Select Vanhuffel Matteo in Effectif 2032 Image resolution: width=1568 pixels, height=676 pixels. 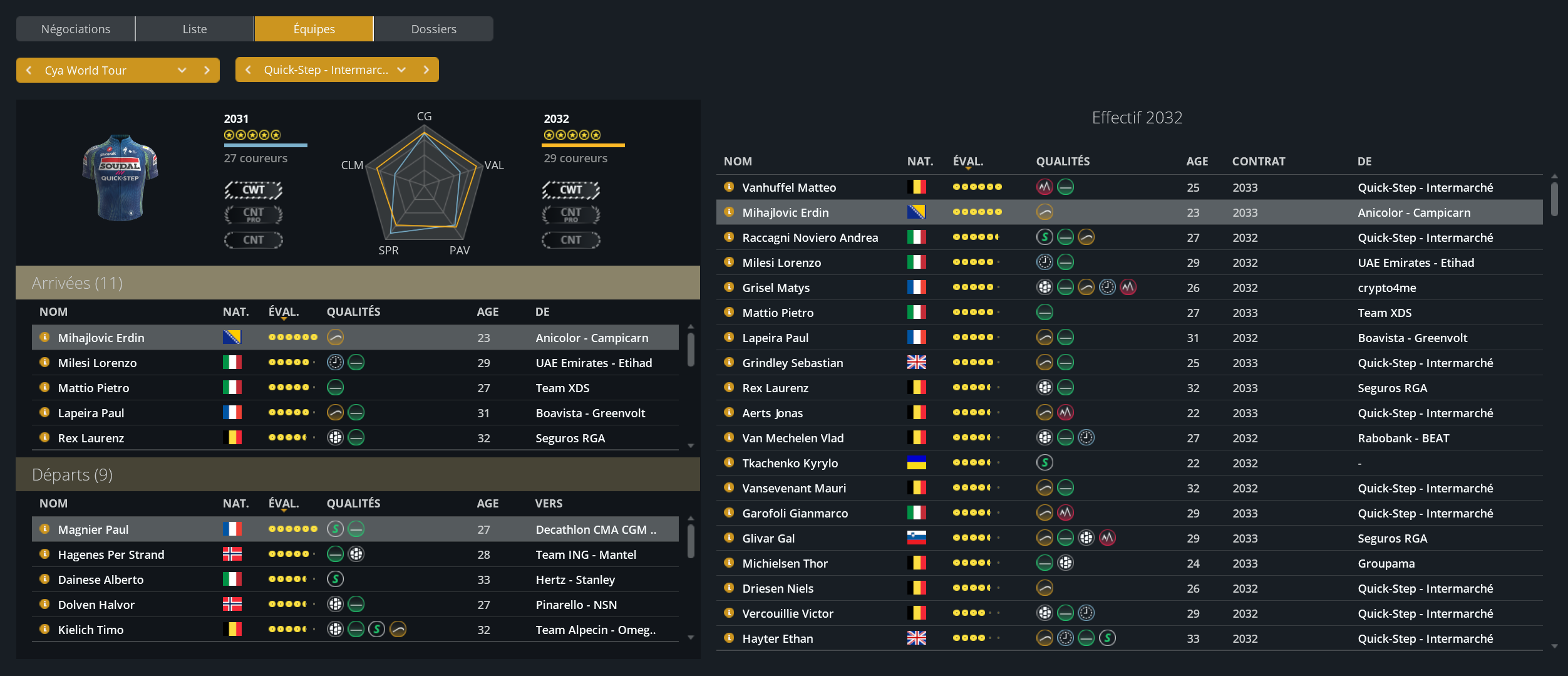(x=788, y=187)
